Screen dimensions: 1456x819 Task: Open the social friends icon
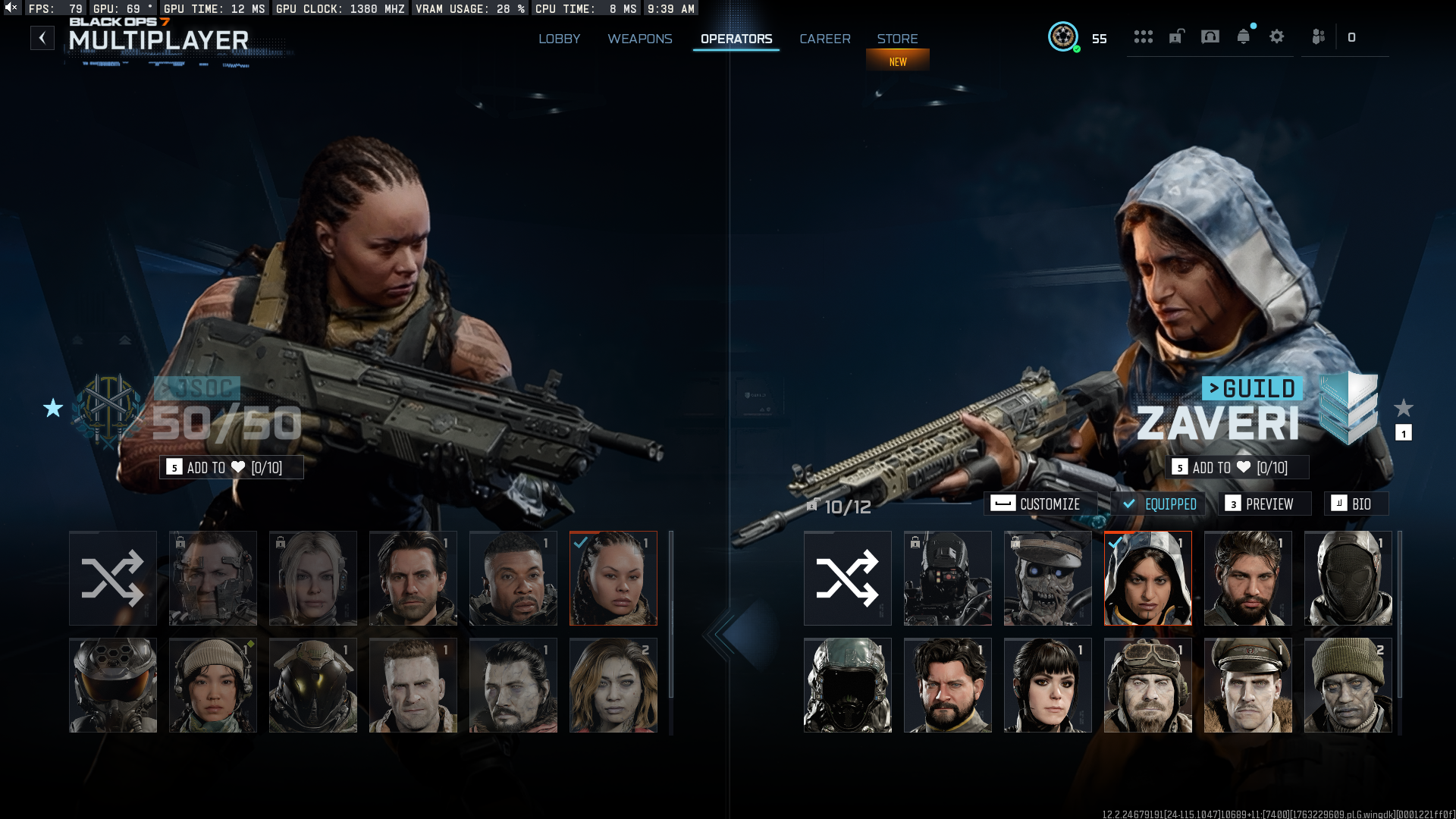click(x=1319, y=36)
